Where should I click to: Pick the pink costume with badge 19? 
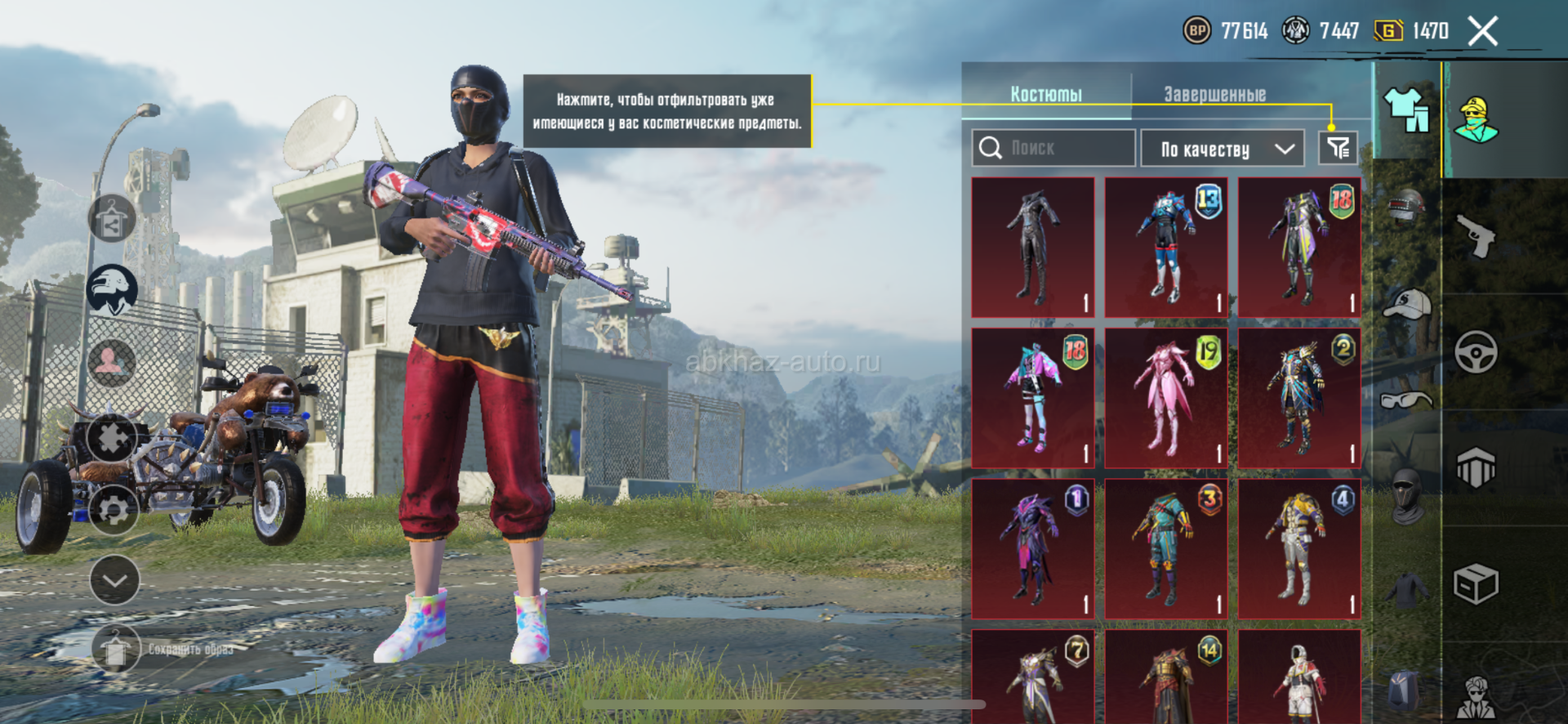pos(1166,398)
